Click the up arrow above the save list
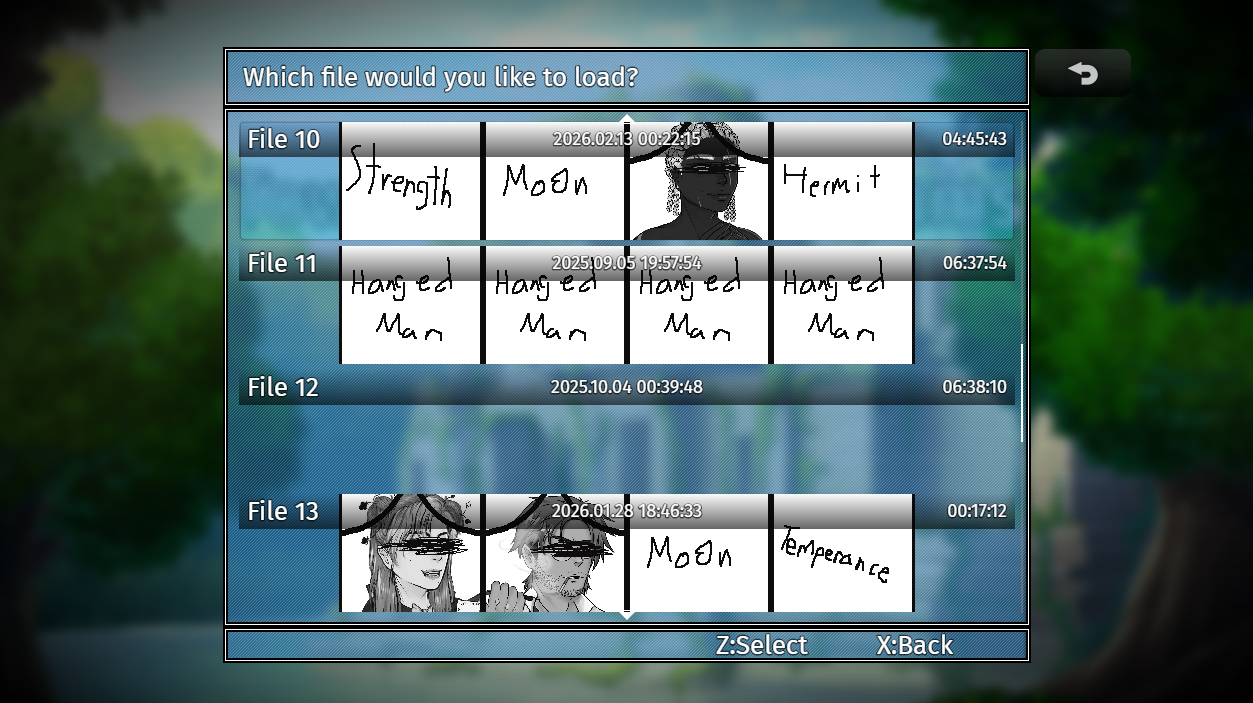This screenshot has width=1253, height=703. pos(627,120)
